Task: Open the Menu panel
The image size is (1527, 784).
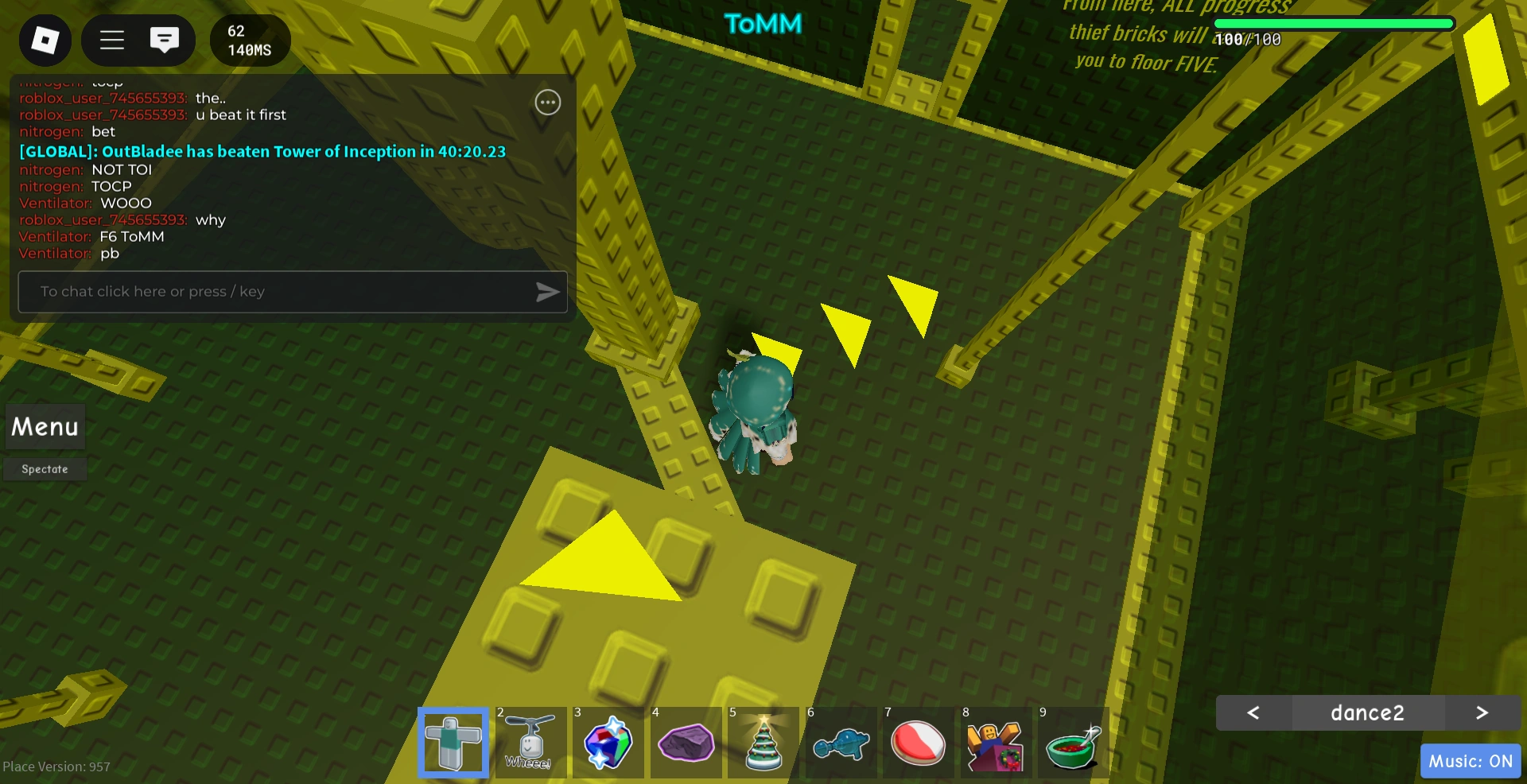Action: [x=44, y=427]
